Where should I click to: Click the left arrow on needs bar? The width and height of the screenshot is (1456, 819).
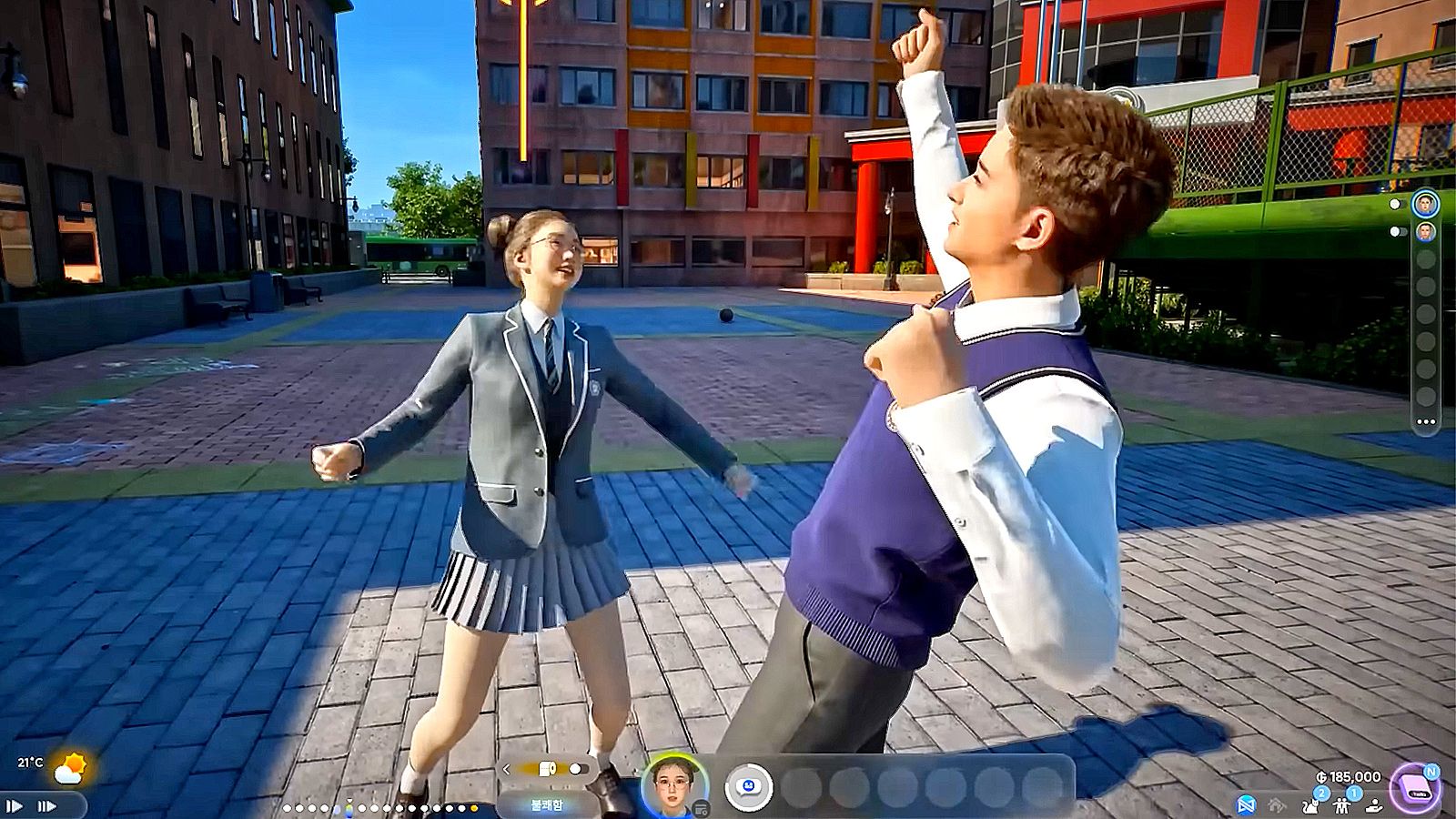pos(507,770)
